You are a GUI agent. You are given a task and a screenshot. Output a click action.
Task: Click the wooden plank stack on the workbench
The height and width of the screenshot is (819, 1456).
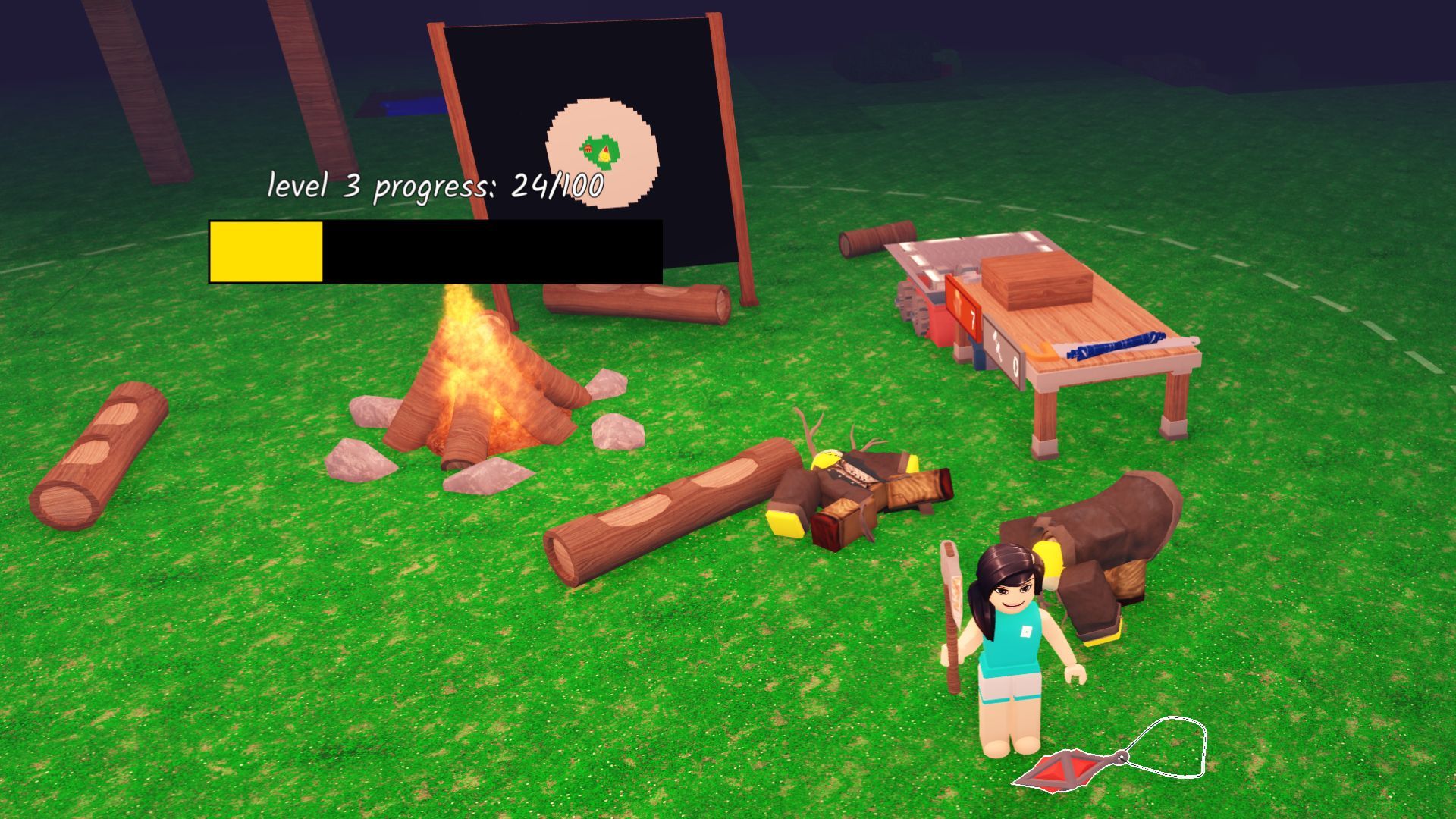(x=1037, y=284)
